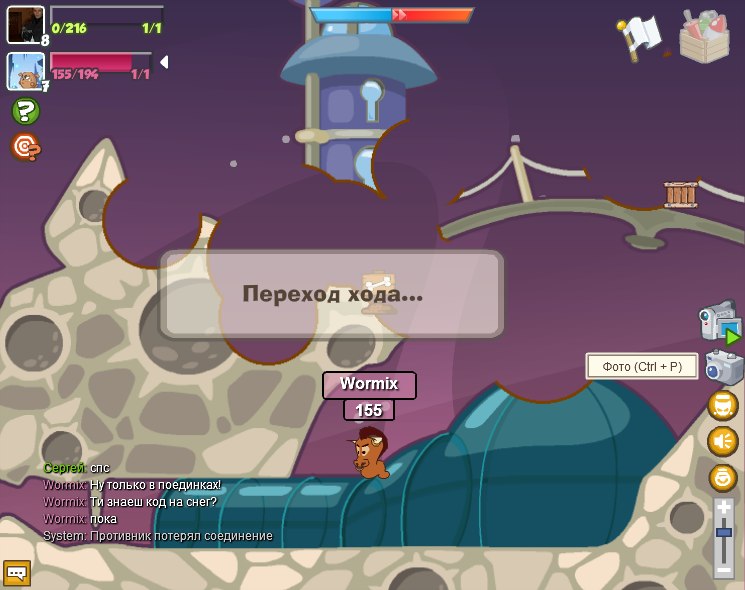Click the zoom slider handle
Screen dimensions: 745x590
pyautogui.click(x=724, y=533)
